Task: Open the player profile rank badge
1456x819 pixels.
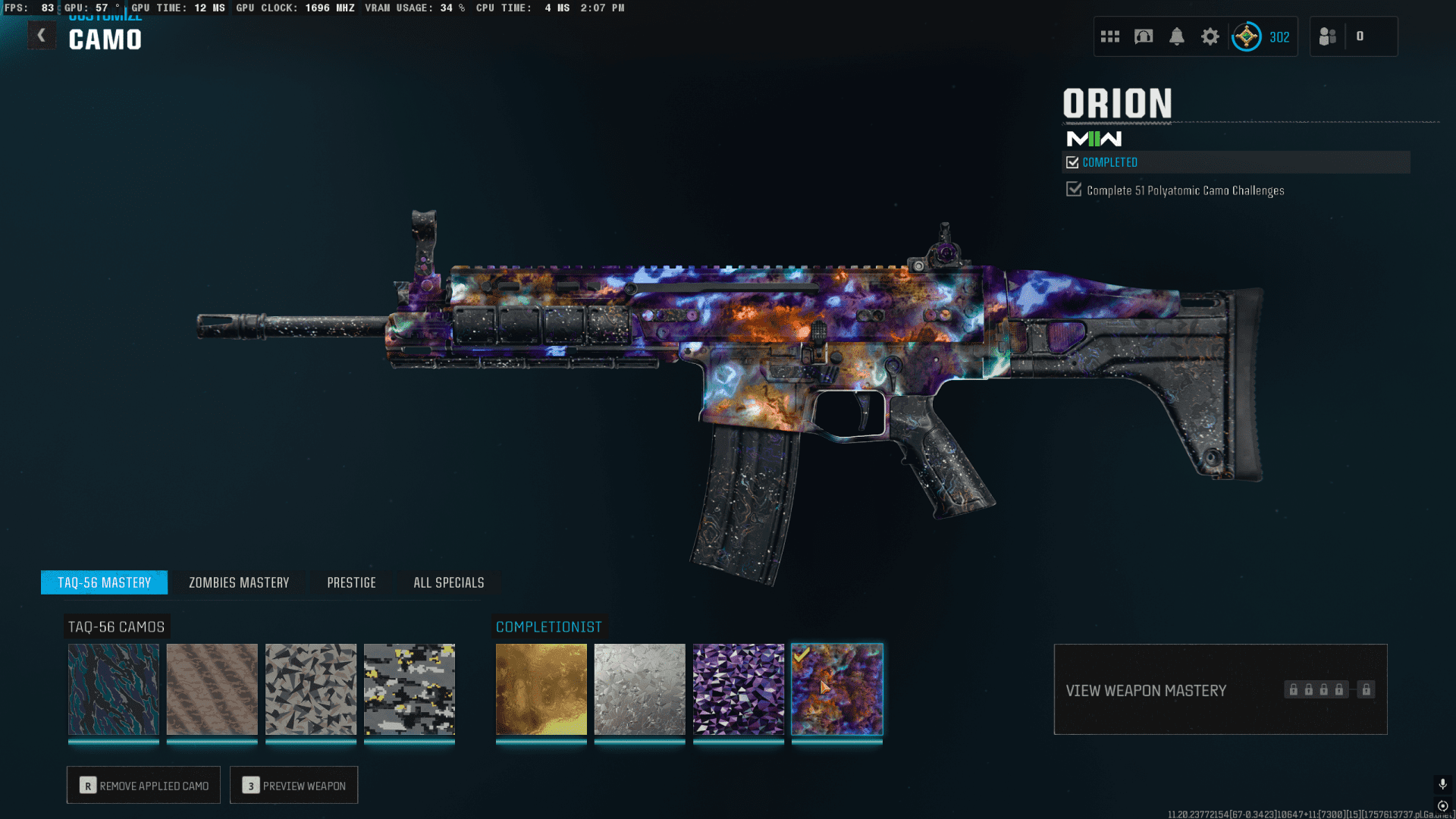Action: (1247, 36)
